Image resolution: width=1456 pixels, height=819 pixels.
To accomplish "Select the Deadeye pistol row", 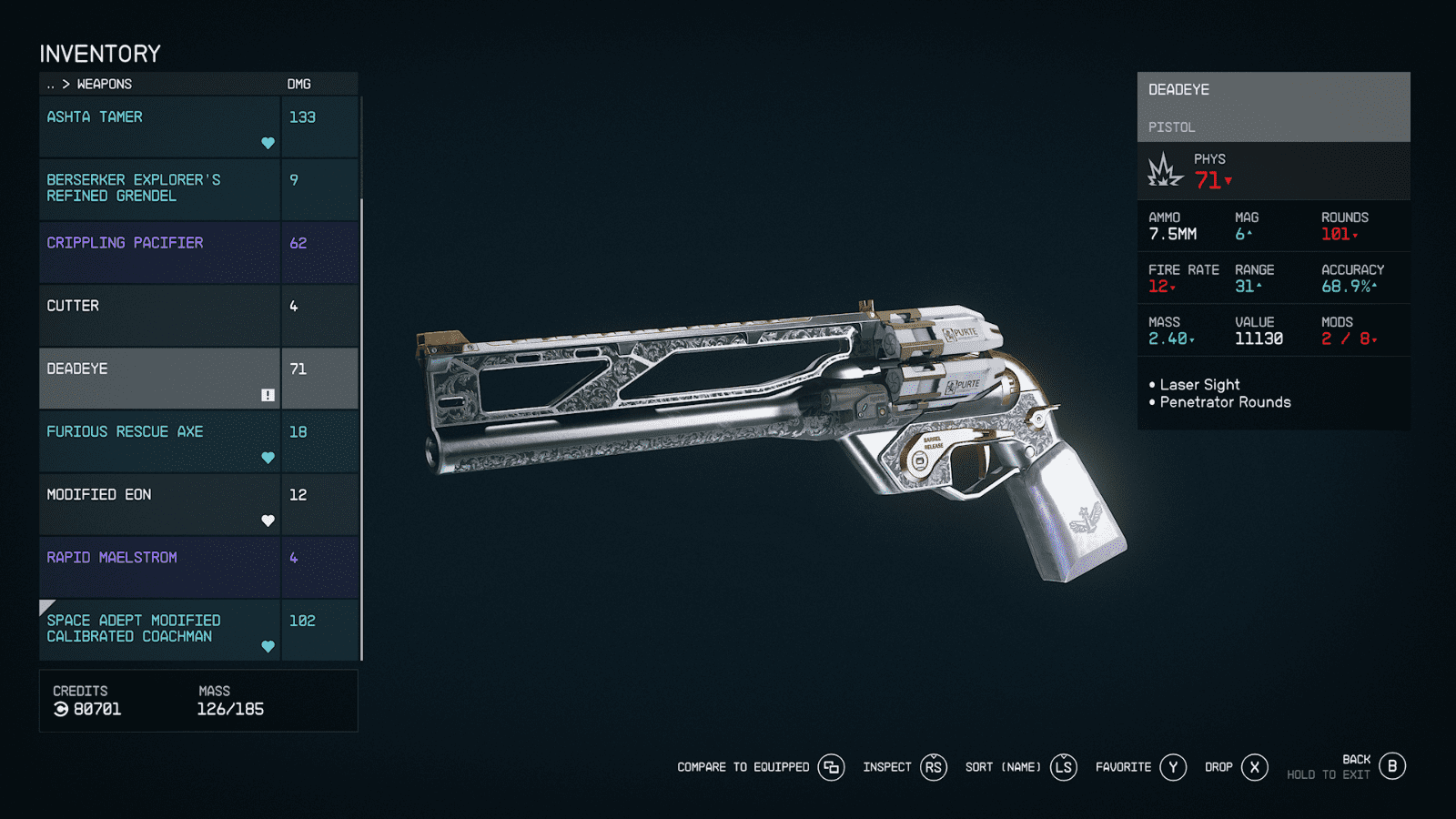I will point(159,378).
